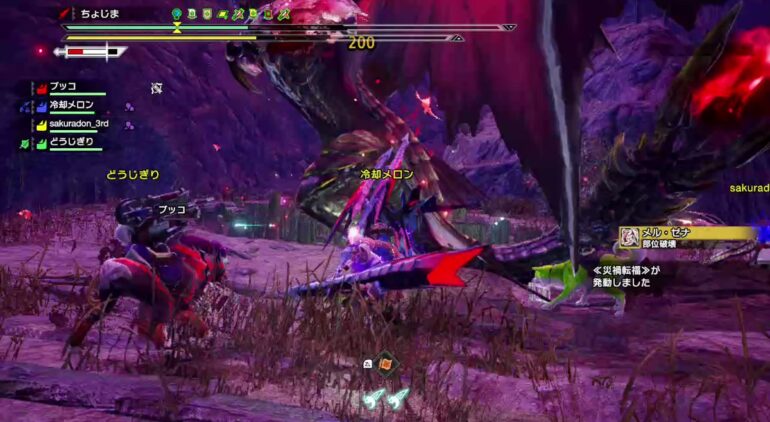
Task: Click the weapon sharpness gauge icon
Action: [90, 51]
